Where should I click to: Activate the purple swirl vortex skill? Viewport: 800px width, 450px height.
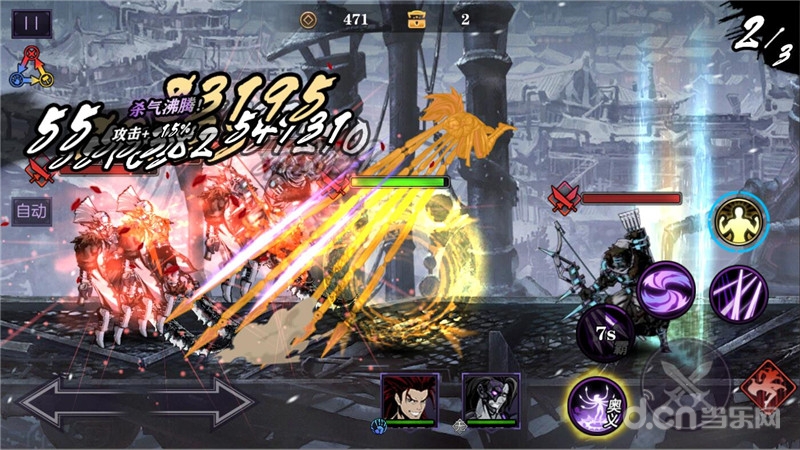[666, 291]
